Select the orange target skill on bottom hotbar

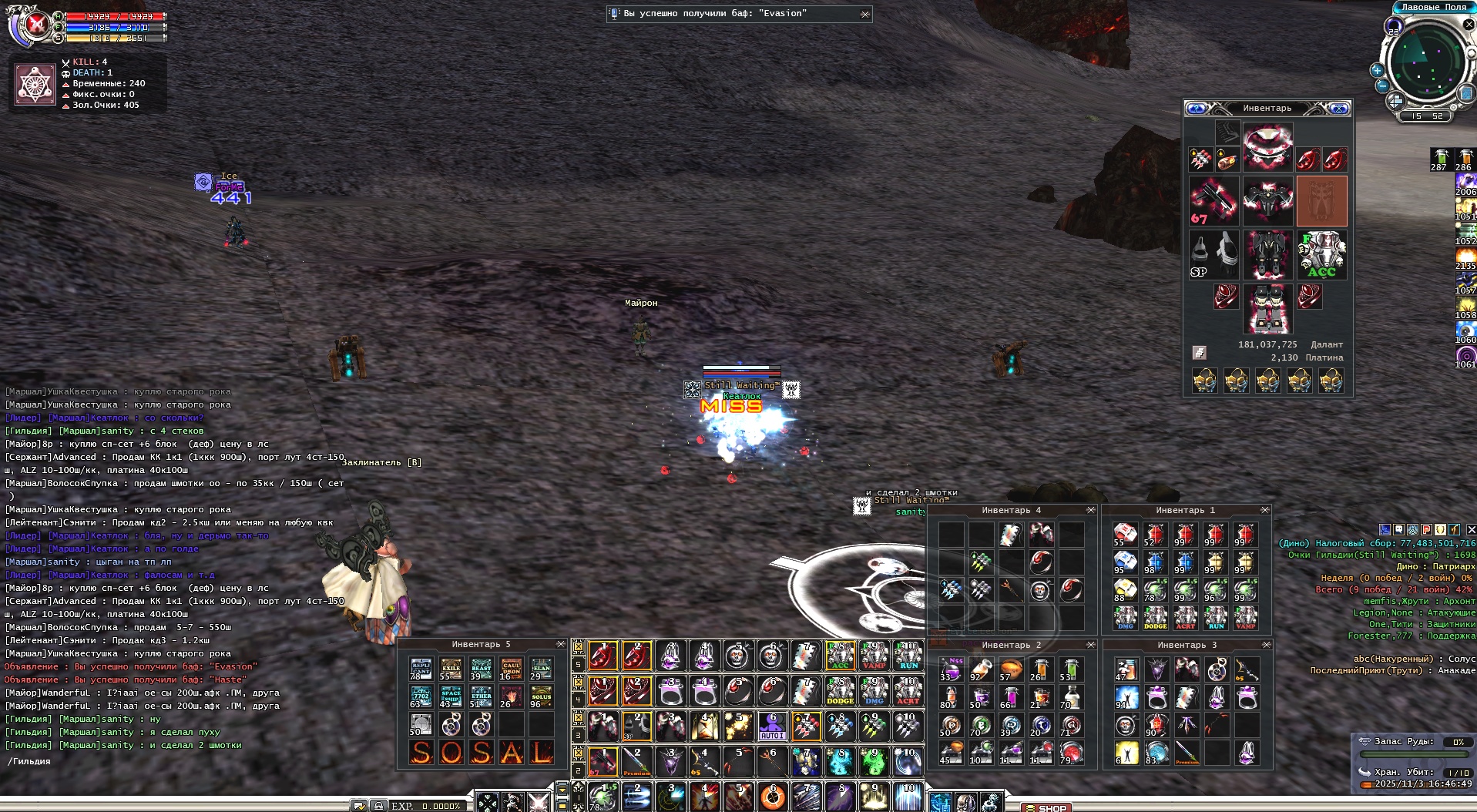[772, 797]
